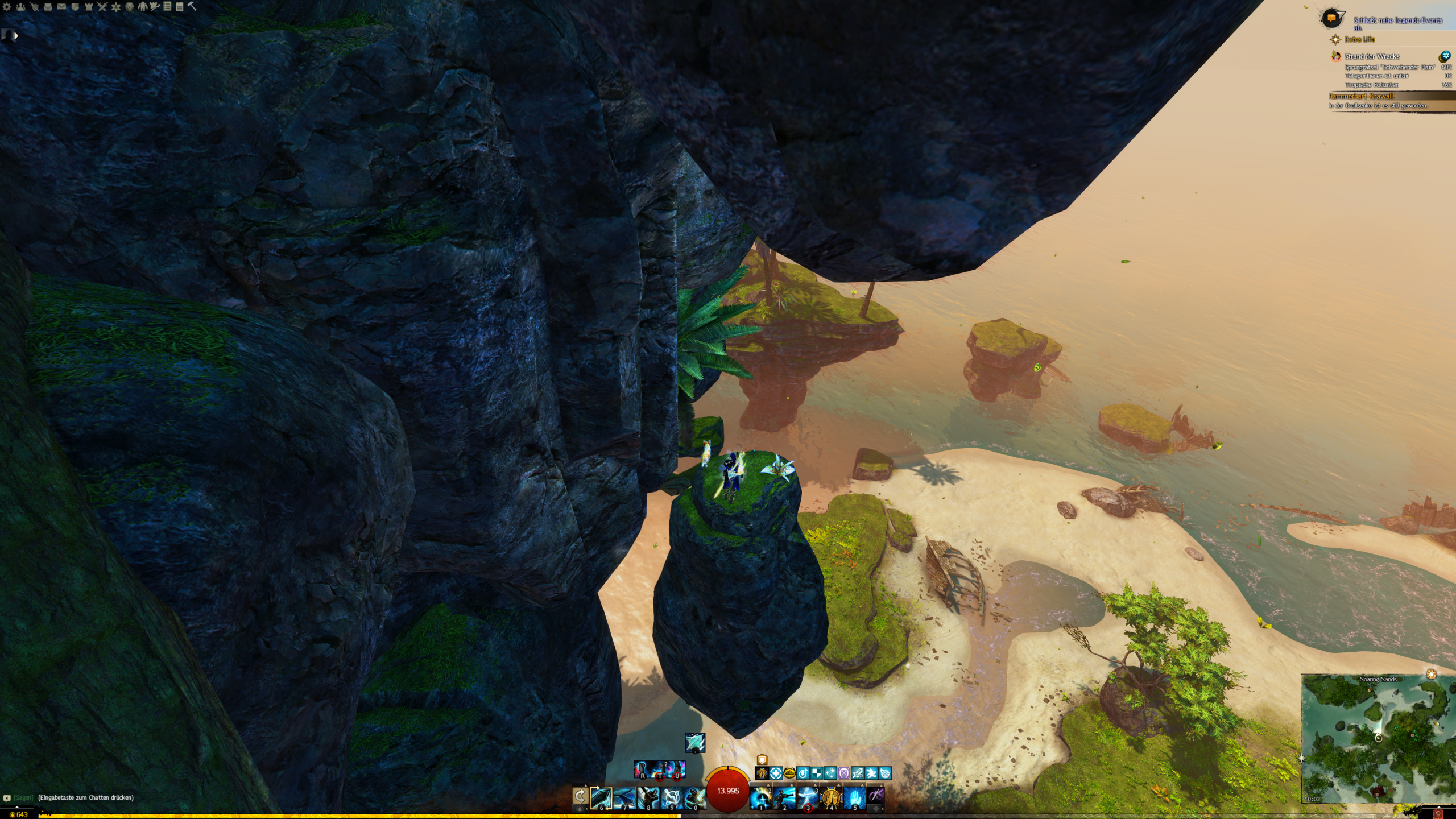Open the crossed swords PvP icon
Screen dimensions: 1456x819
click(x=102, y=7)
